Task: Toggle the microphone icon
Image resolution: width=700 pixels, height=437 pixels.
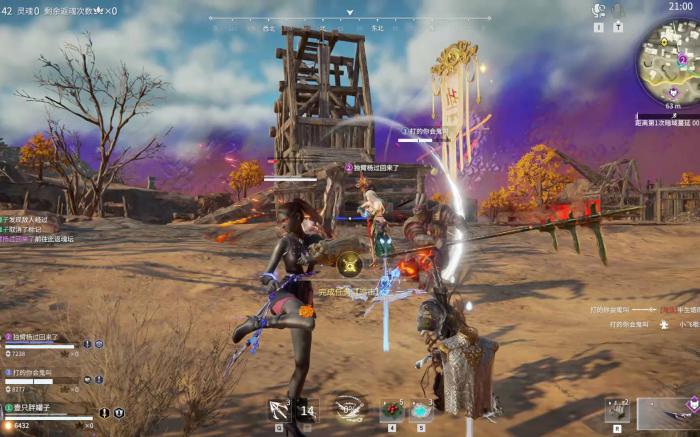Action: point(618,11)
